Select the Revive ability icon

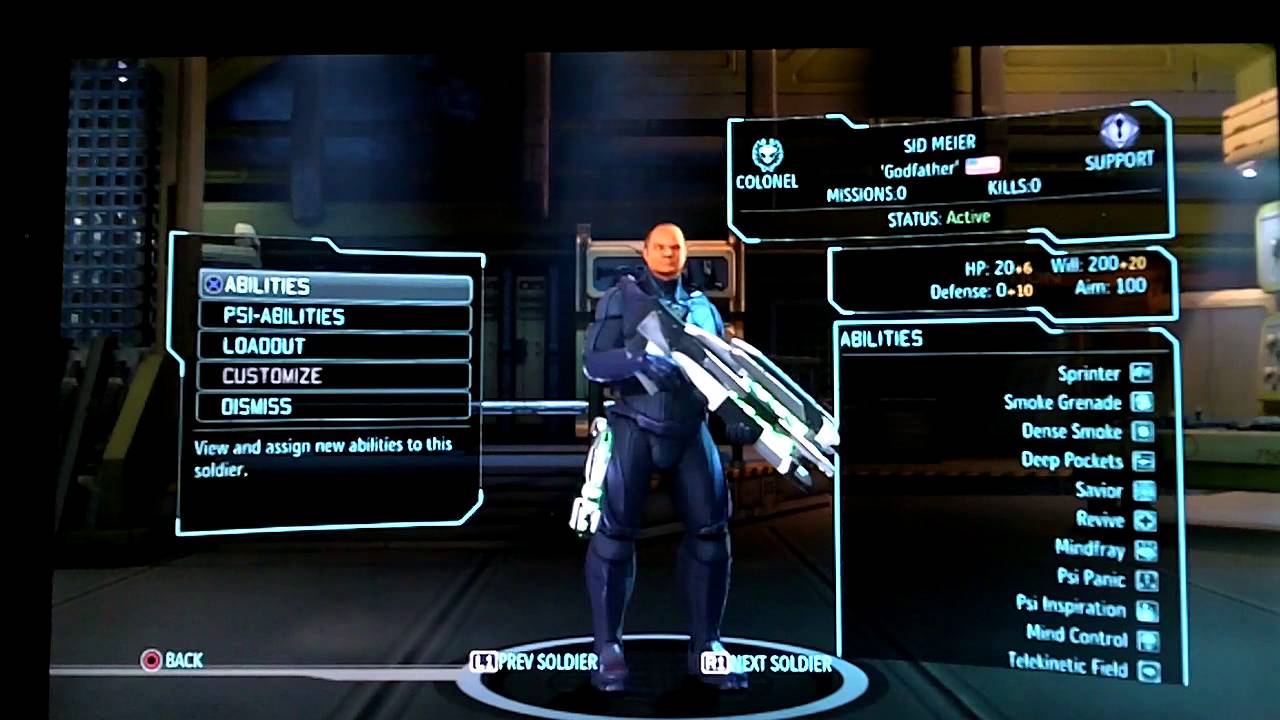pyautogui.click(x=1148, y=521)
